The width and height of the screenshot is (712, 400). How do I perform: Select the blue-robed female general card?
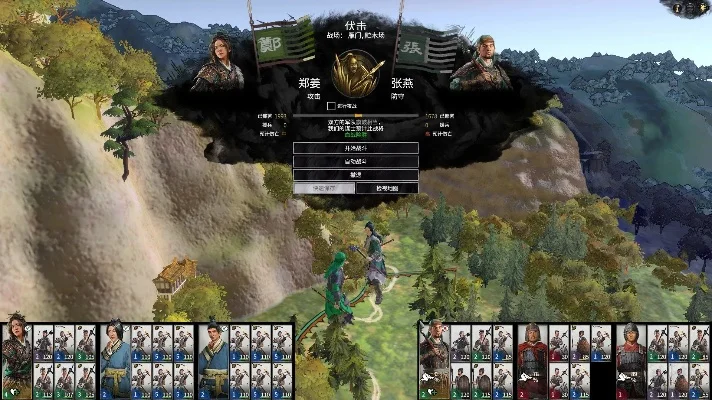(x=113, y=360)
